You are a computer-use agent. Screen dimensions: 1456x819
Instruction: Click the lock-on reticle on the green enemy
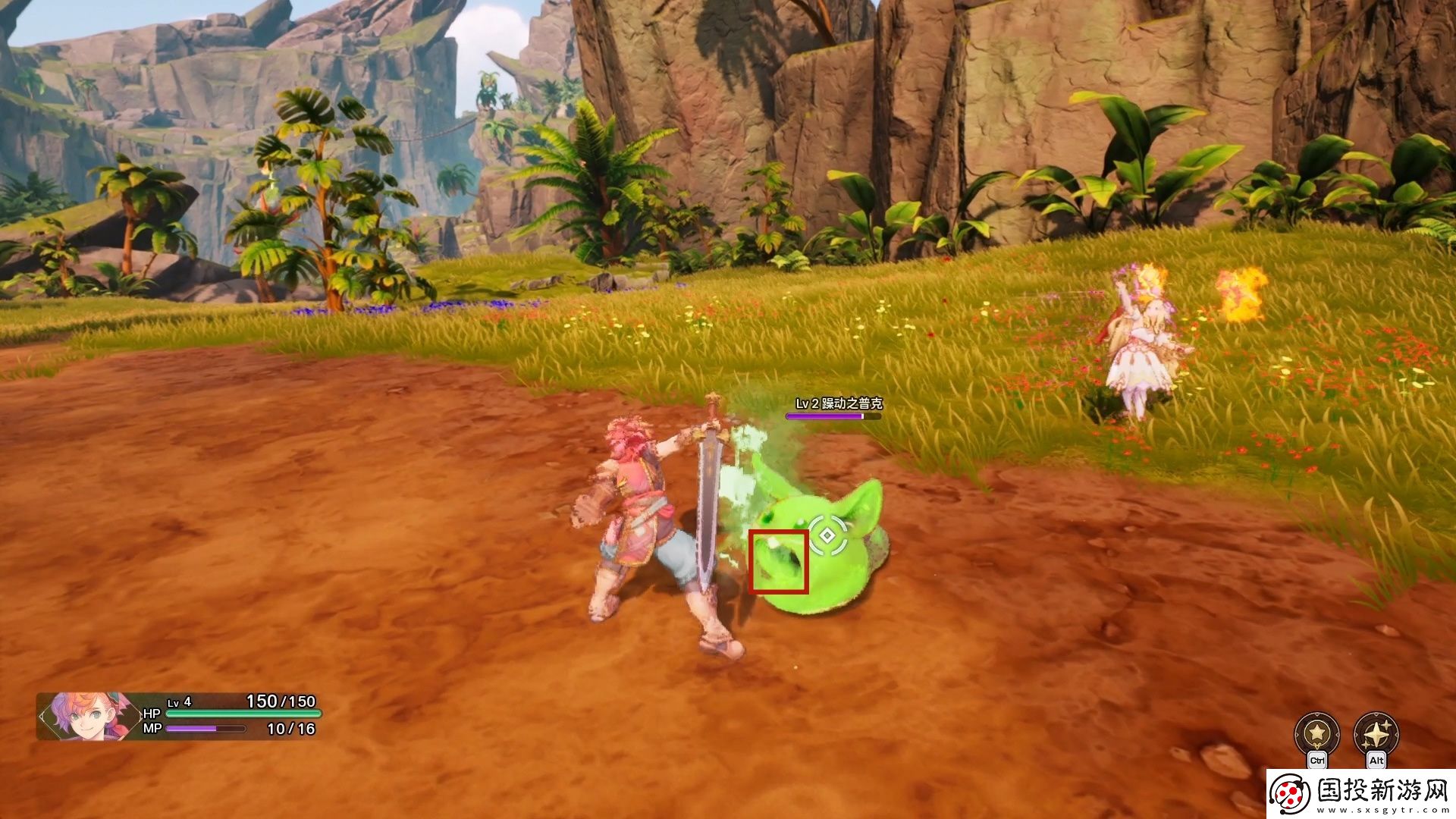[x=827, y=535]
